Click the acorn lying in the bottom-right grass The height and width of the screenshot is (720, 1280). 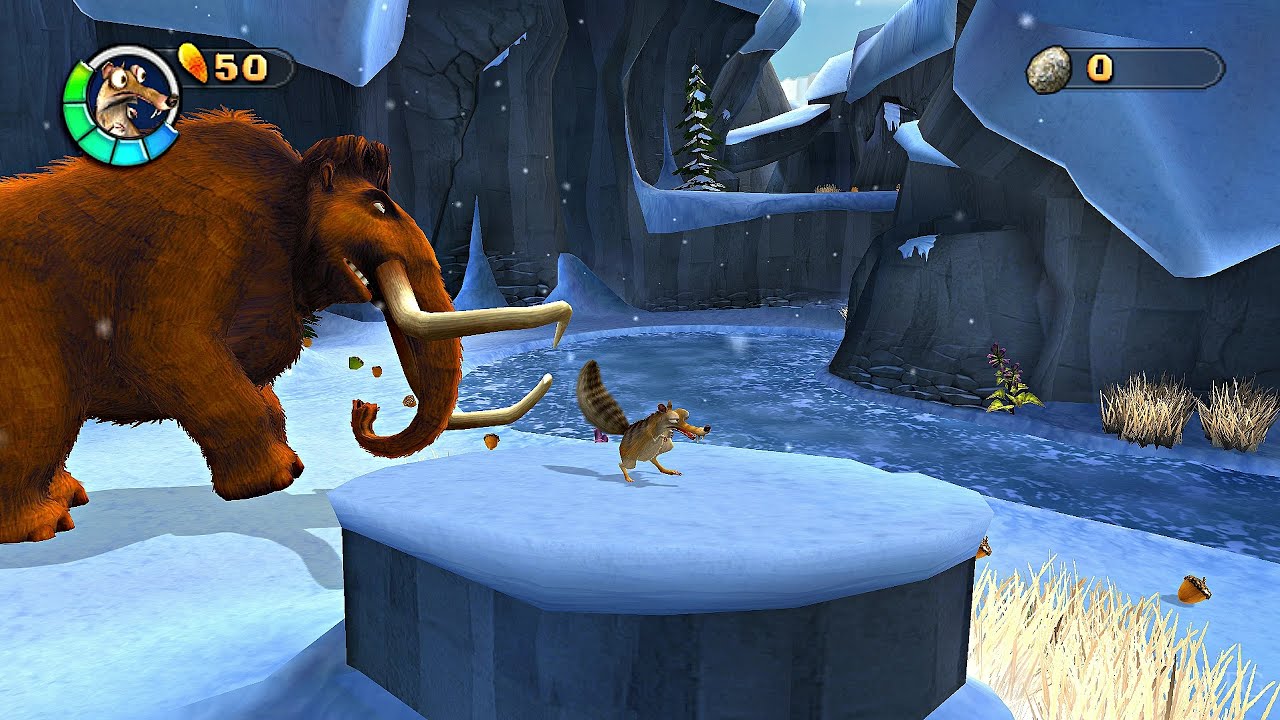[1190, 589]
